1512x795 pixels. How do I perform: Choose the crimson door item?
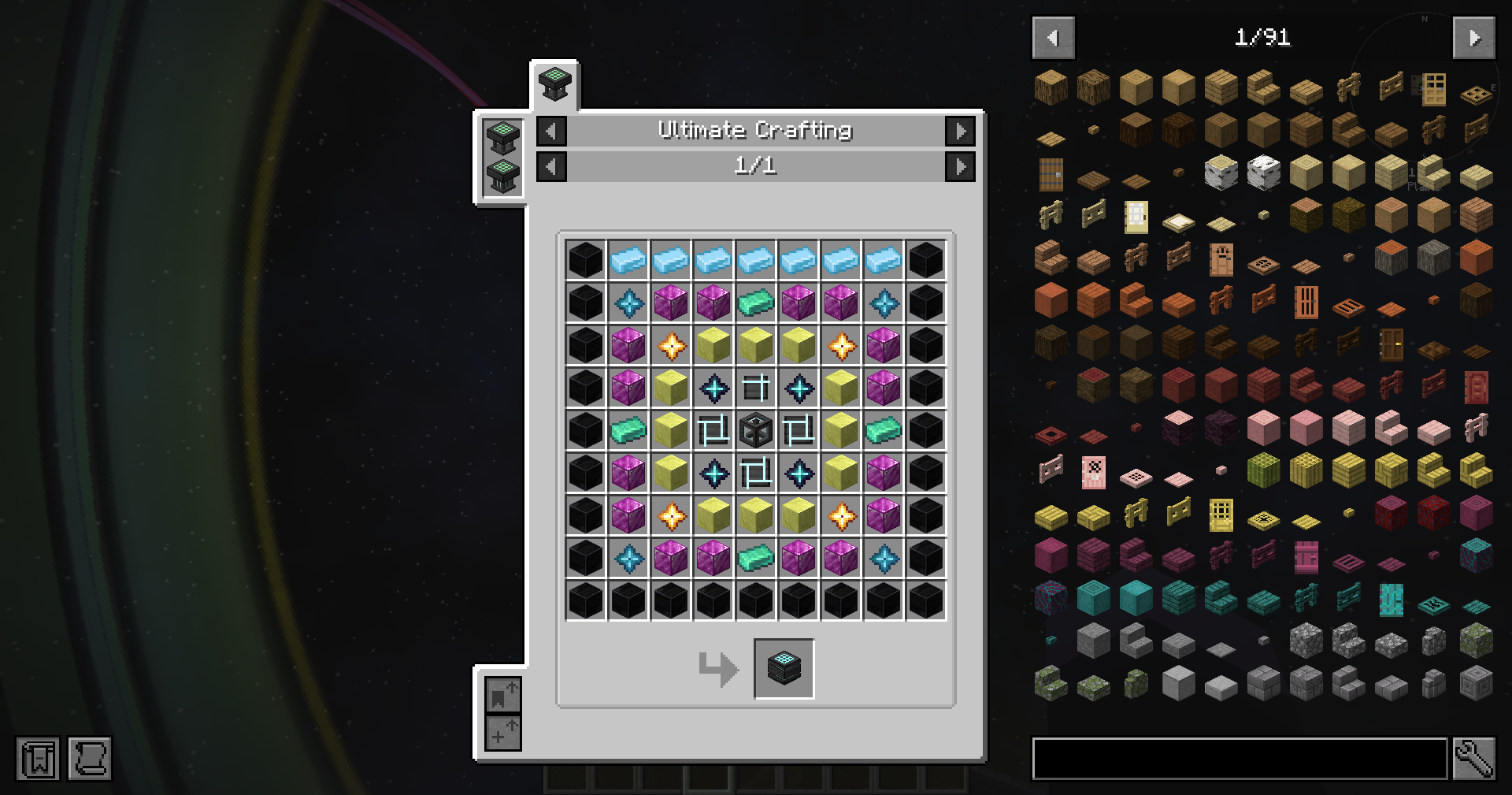(1306, 556)
